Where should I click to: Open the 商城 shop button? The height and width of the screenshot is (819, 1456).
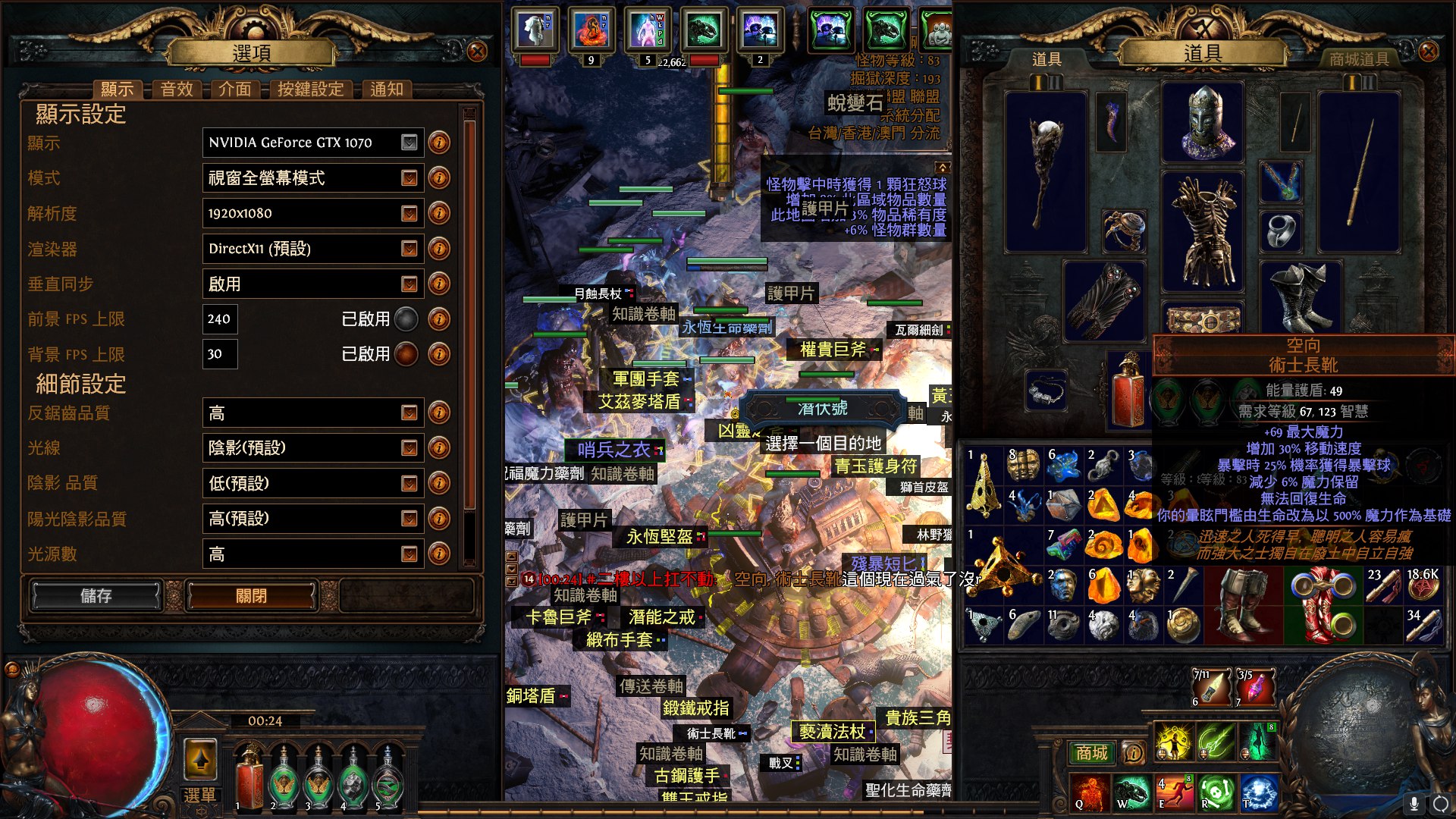1091,753
